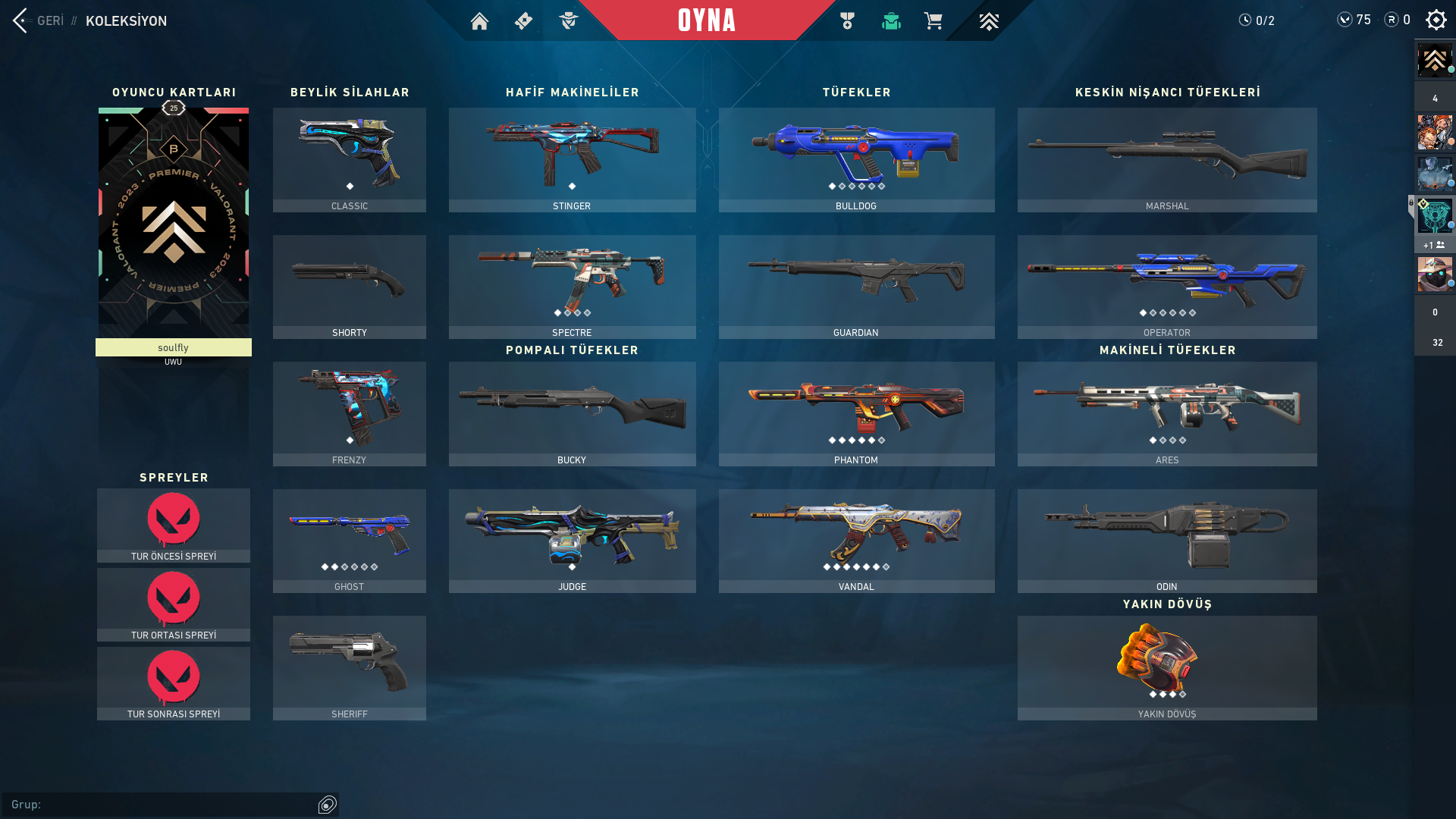Select the Phantom rifle slot
Screen dimensions: 1456x819
coord(856,413)
